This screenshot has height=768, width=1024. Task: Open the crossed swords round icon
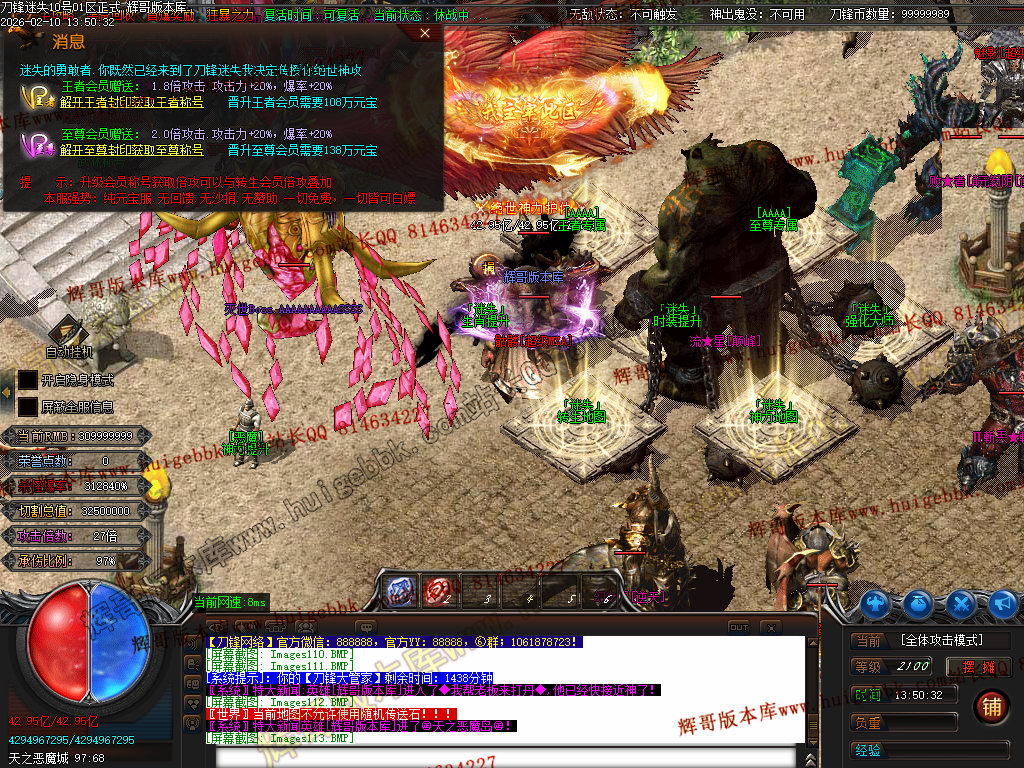[x=961, y=603]
